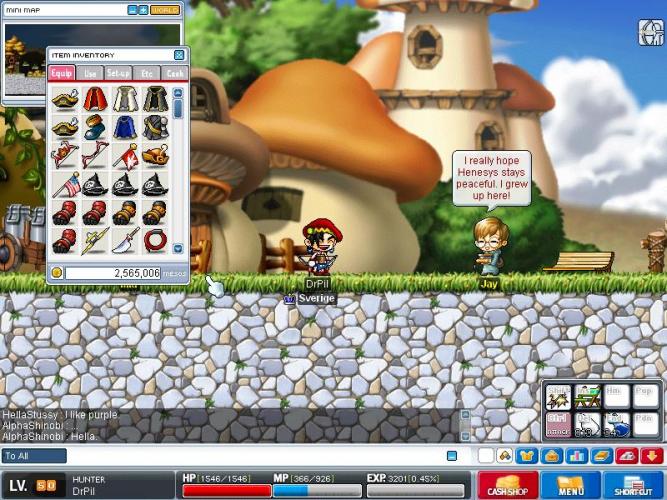
Task: Switch to the Etc inventory tab
Action: [x=147, y=73]
